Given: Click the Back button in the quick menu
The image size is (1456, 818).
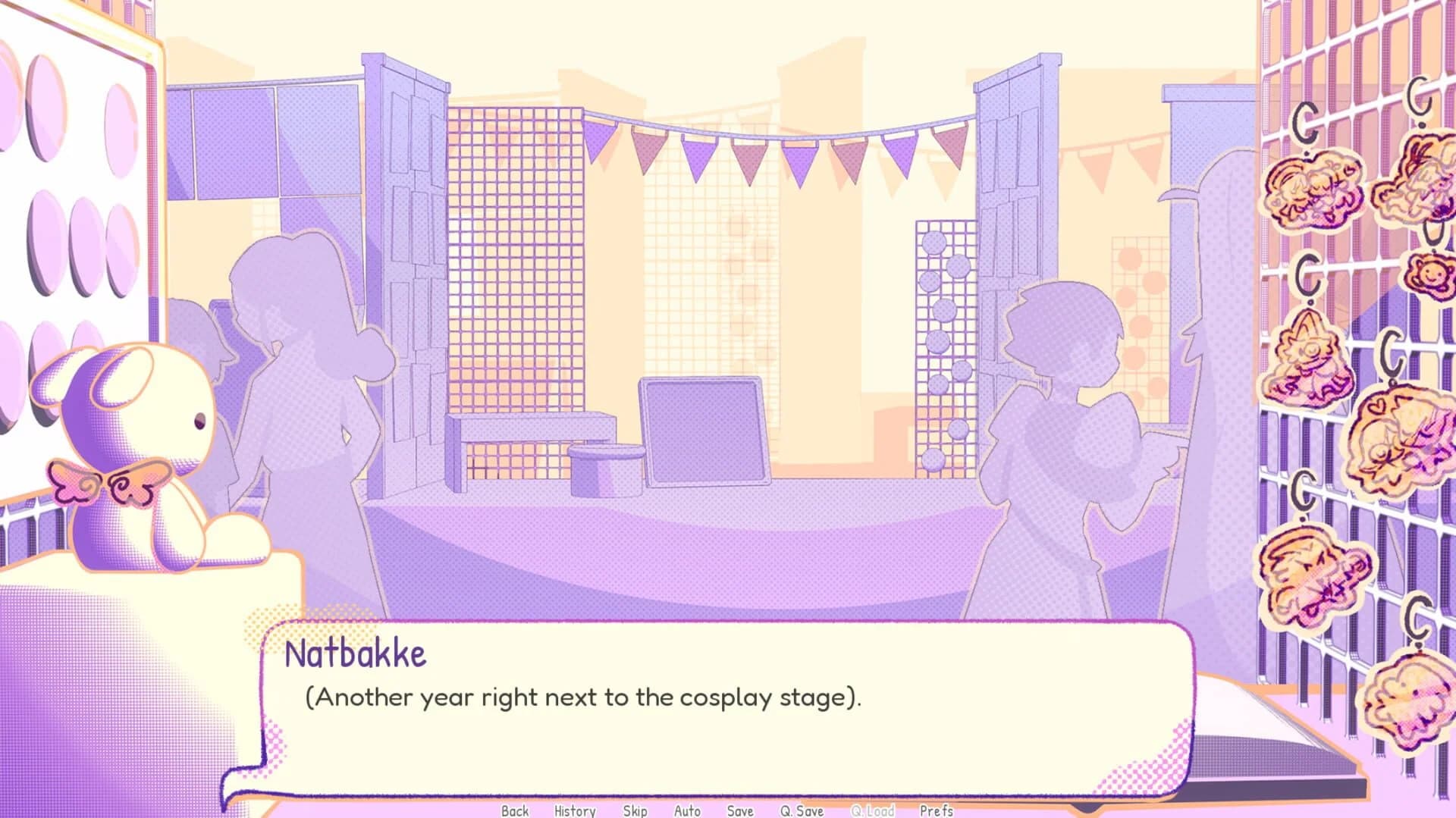Looking at the screenshot, I should pos(514,810).
